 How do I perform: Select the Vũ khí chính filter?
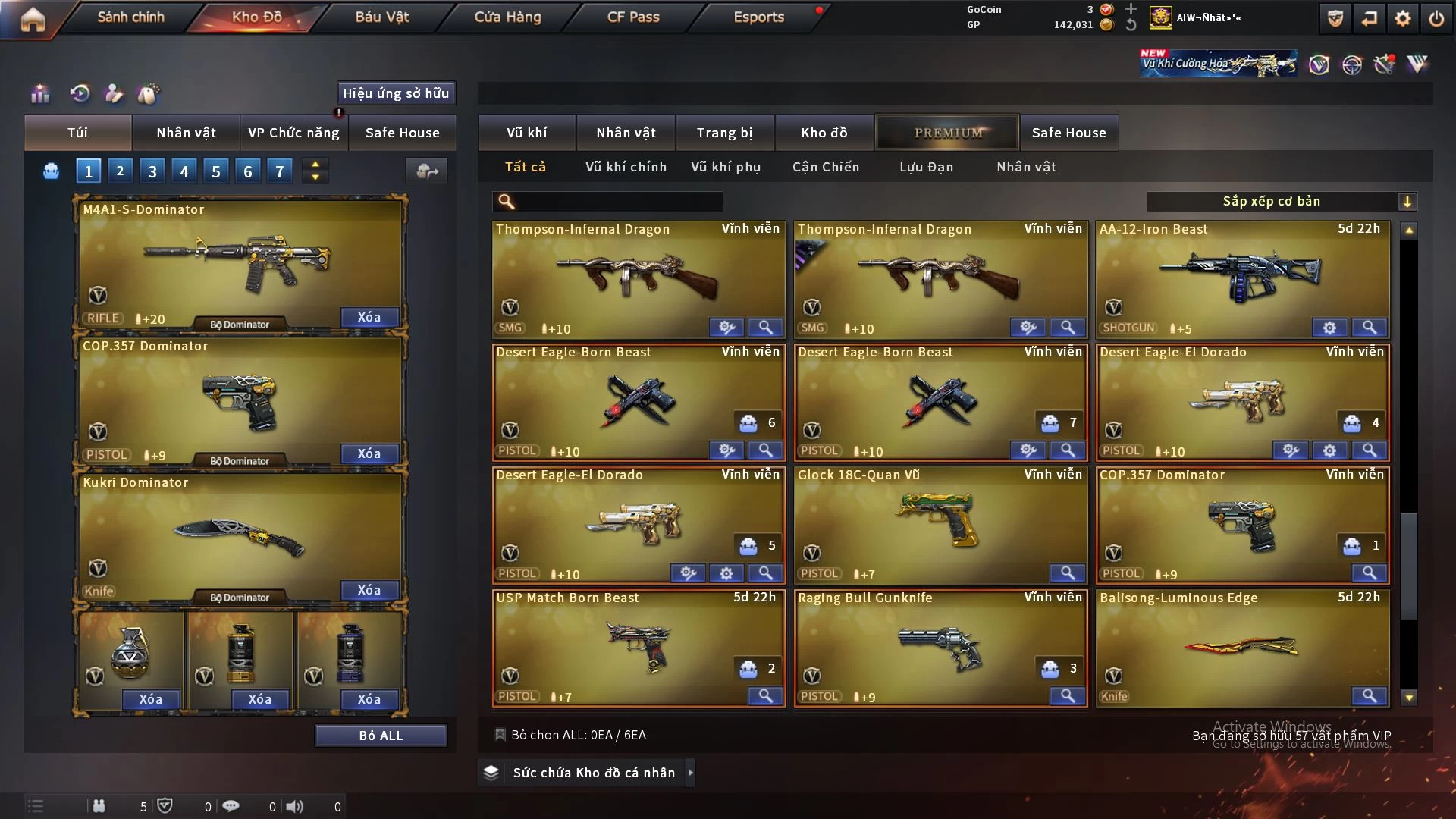coord(626,167)
